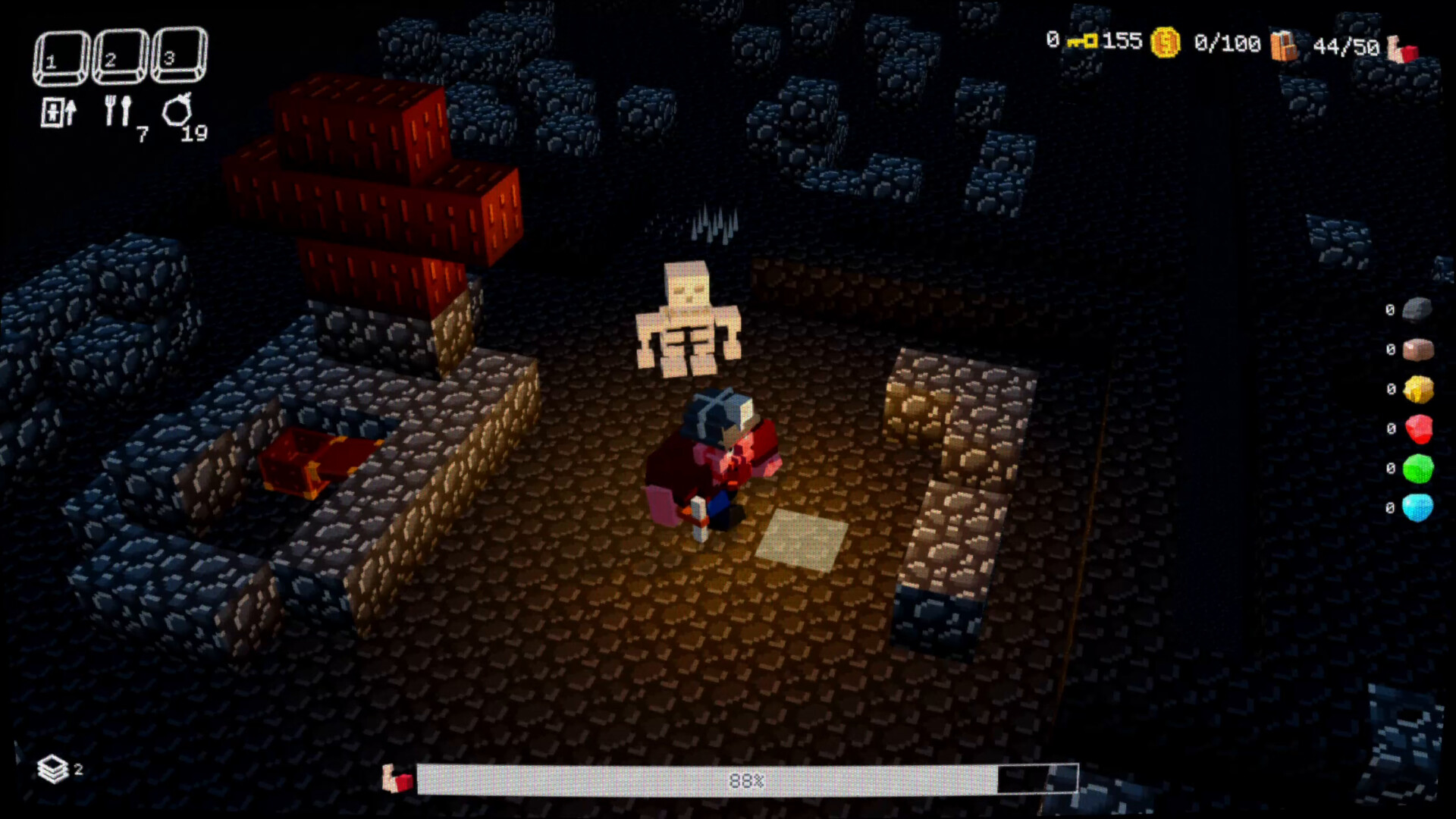Image resolution: width=1456 pixels, height=819 pixels.
Task: Click the red arm icon beside progress bar
Action: pyautogui.click(x=397, y=778)
